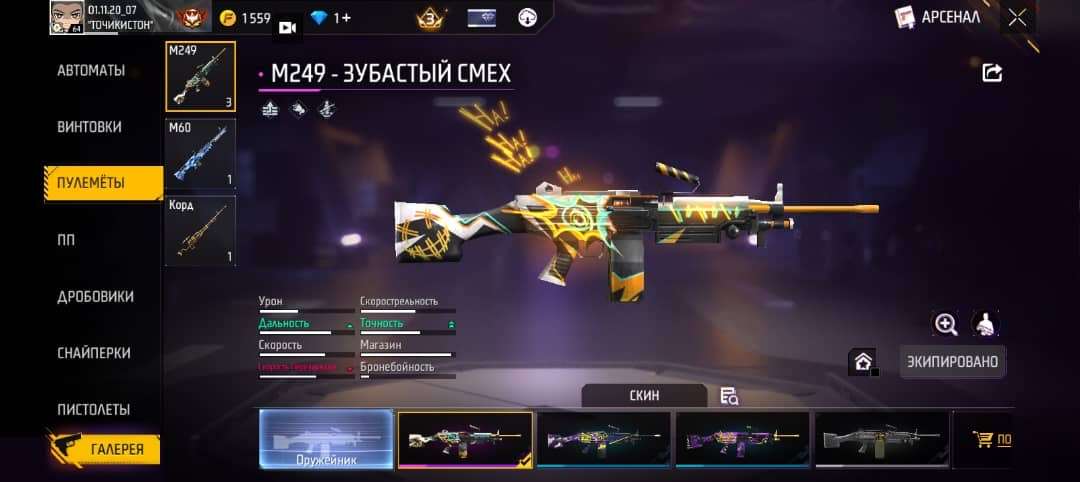Select the ПП weapon category
The image size is (1080, 482).
[66, 240]
